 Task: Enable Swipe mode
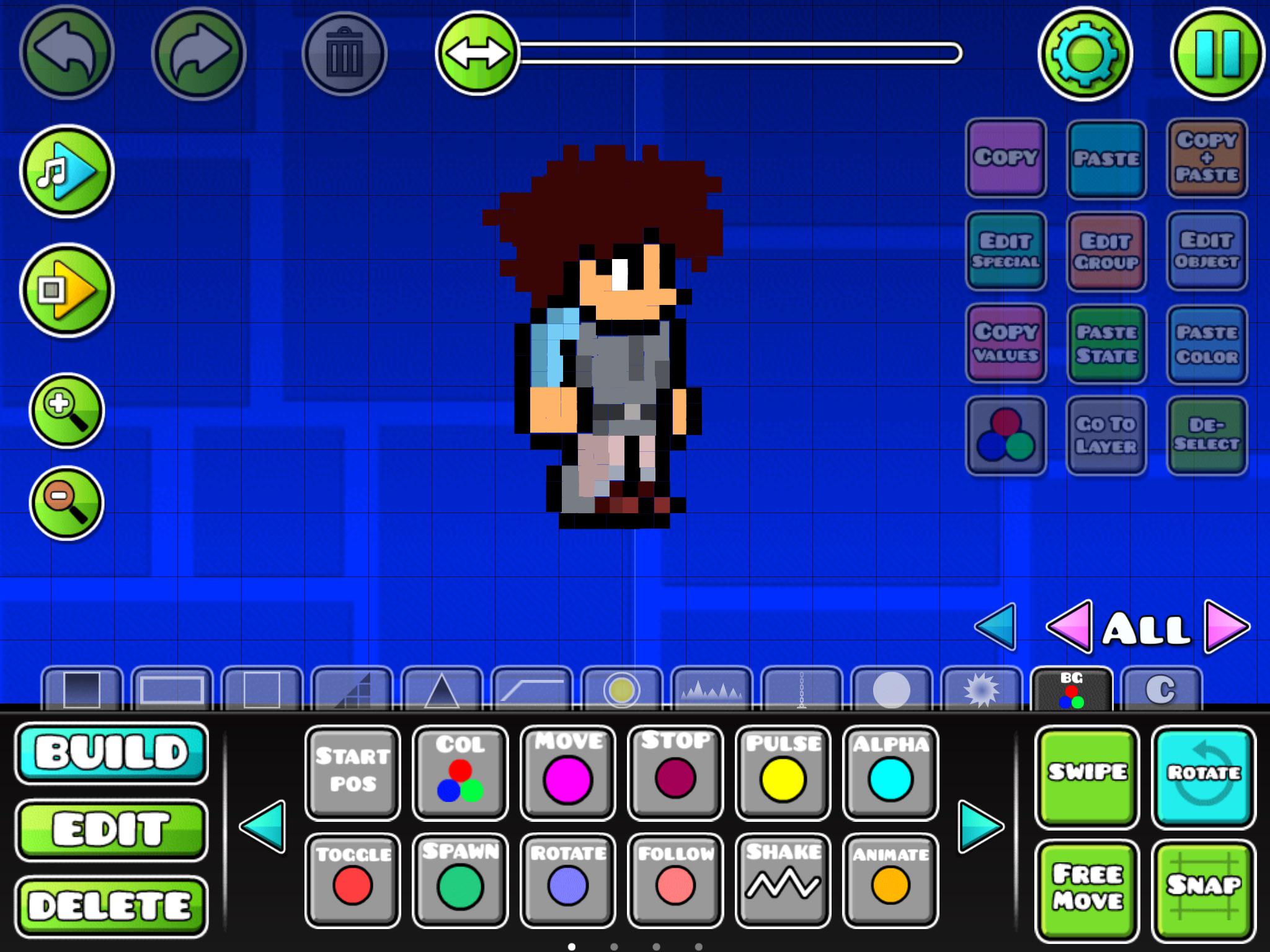(x=1086, y=777)
